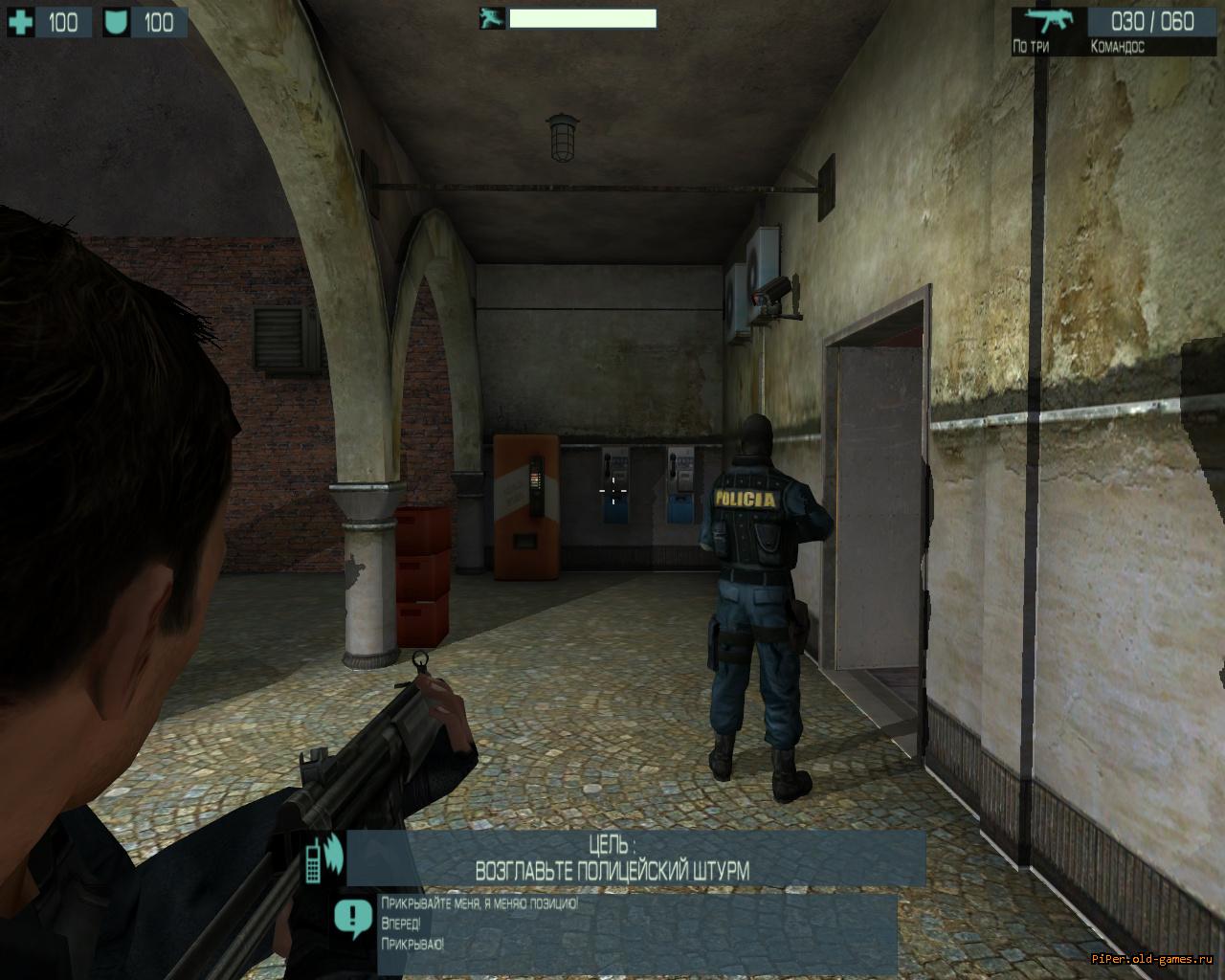This screenshot has width=1225, height=980.
Task: Click the shield armor icon
Action: pos(116,22)
